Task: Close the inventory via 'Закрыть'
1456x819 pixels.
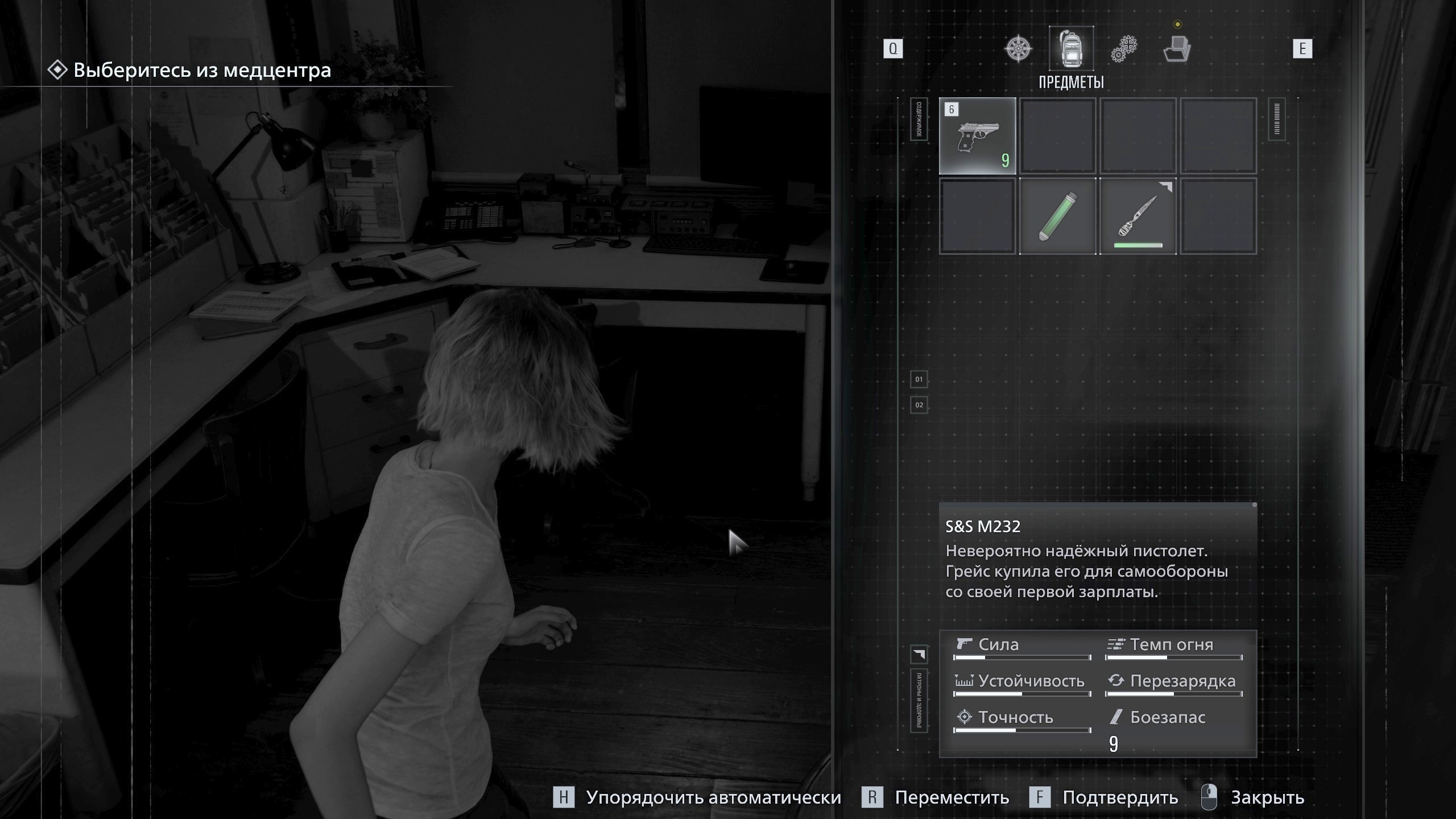Action: tap(1267, 797)
